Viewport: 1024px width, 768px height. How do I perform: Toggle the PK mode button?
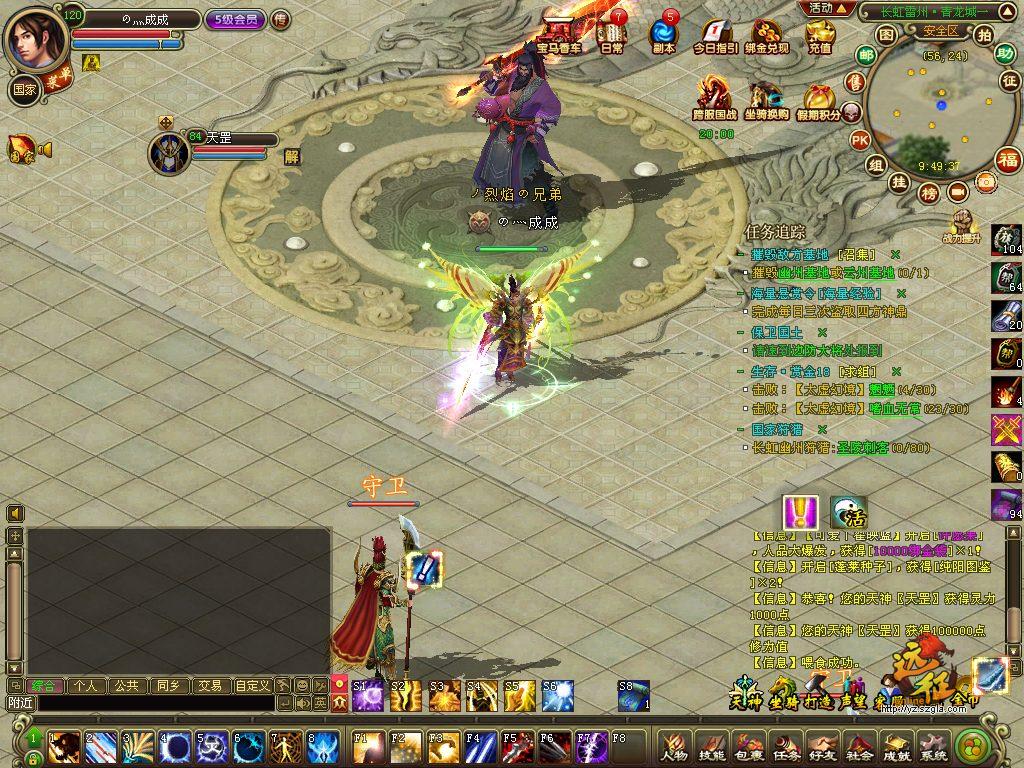859,140
